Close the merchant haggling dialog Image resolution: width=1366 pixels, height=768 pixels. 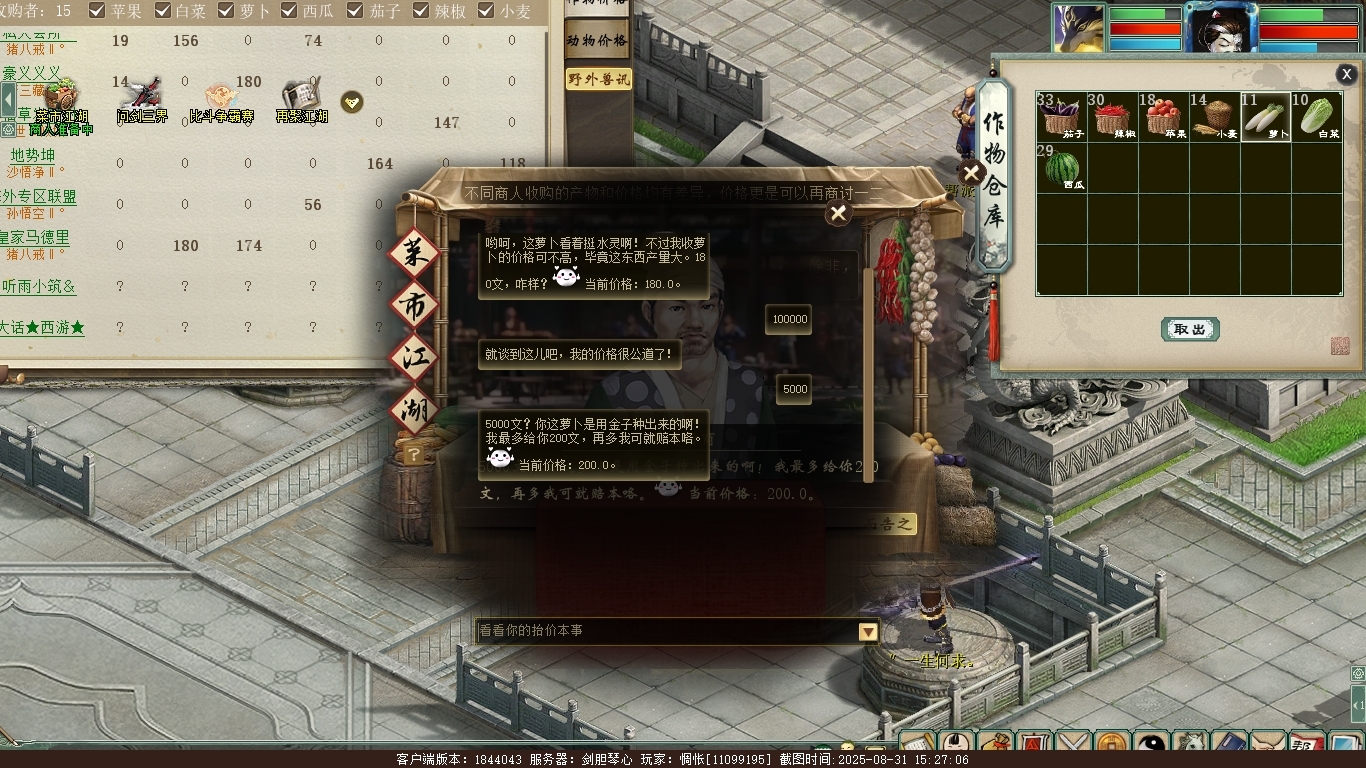838,213
